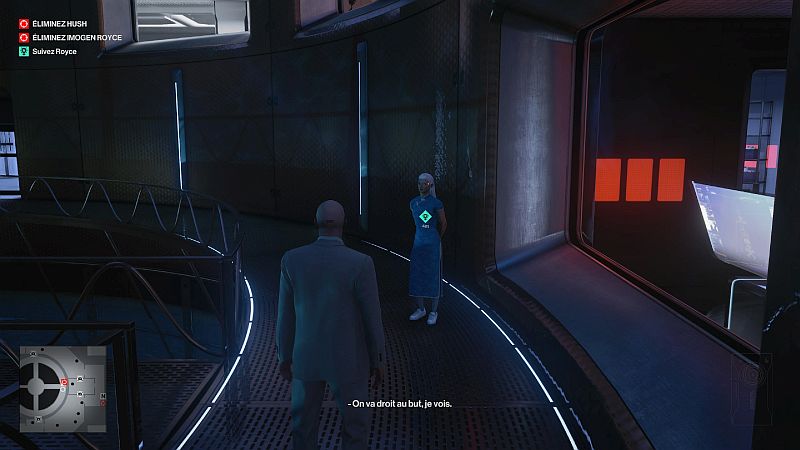Click the red target marker on the minimap
The image size is (800, 450).
tap(65, 383)
